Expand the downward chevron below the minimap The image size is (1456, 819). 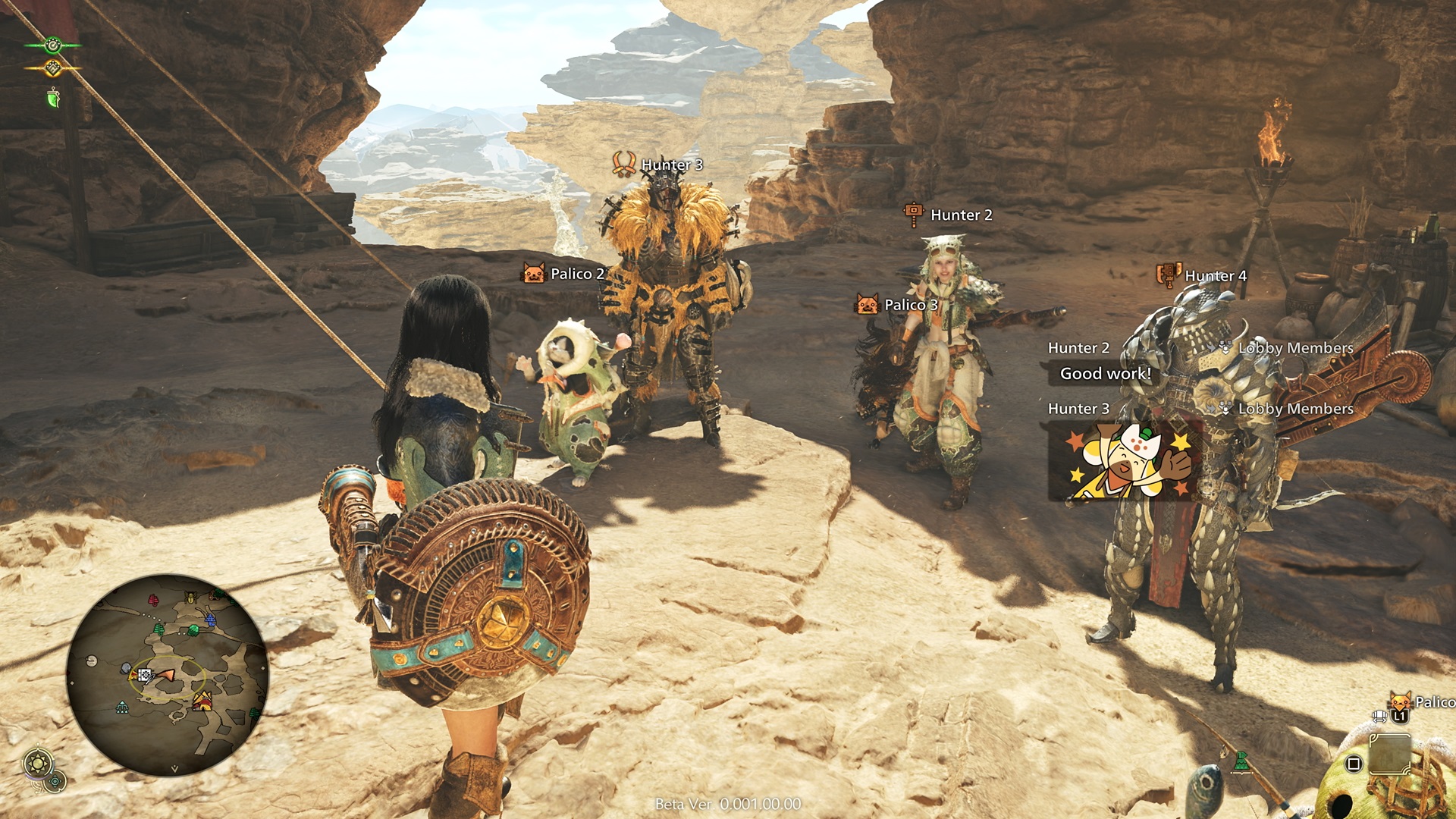click(174, 768)
